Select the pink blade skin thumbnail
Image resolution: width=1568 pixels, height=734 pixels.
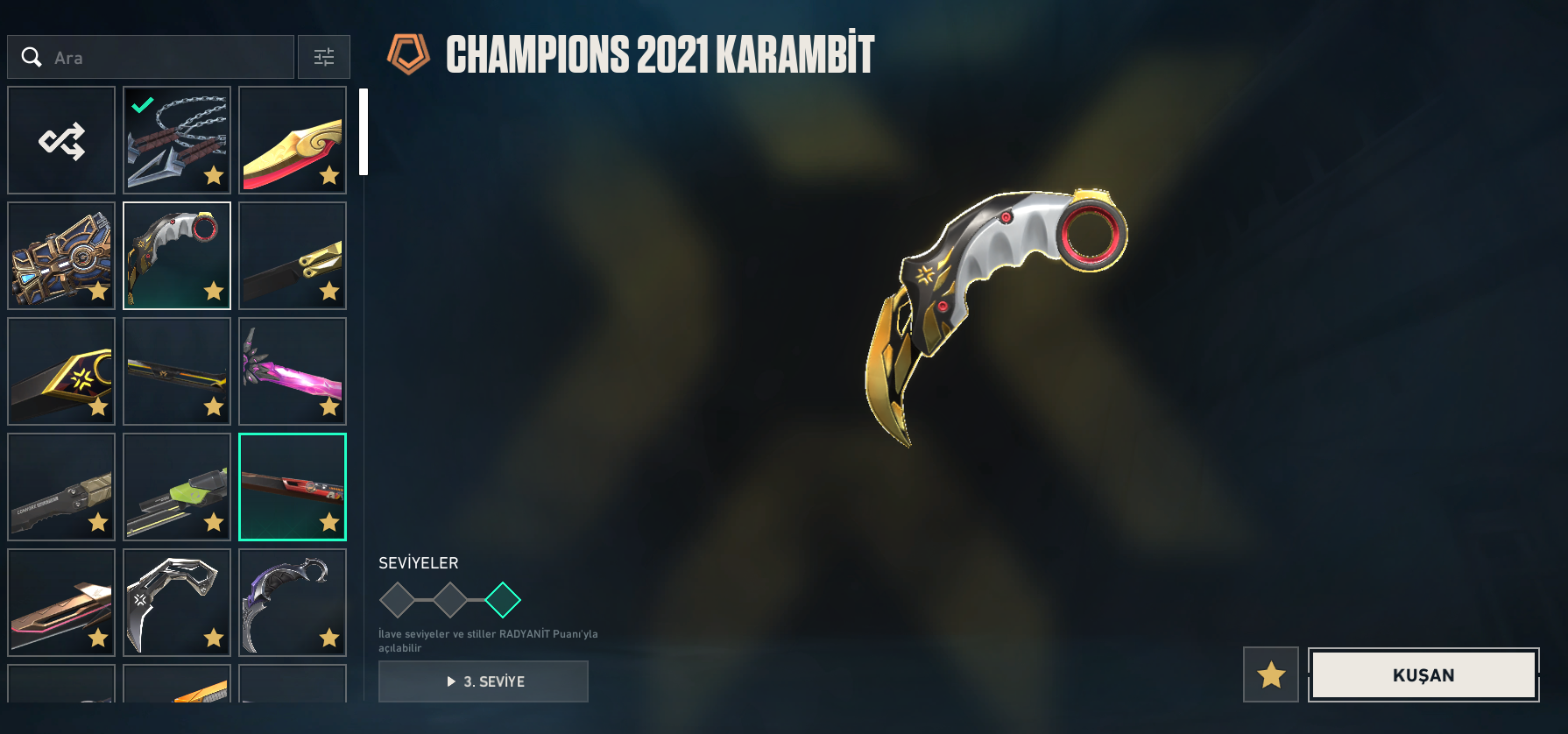(x=292, y=371)
